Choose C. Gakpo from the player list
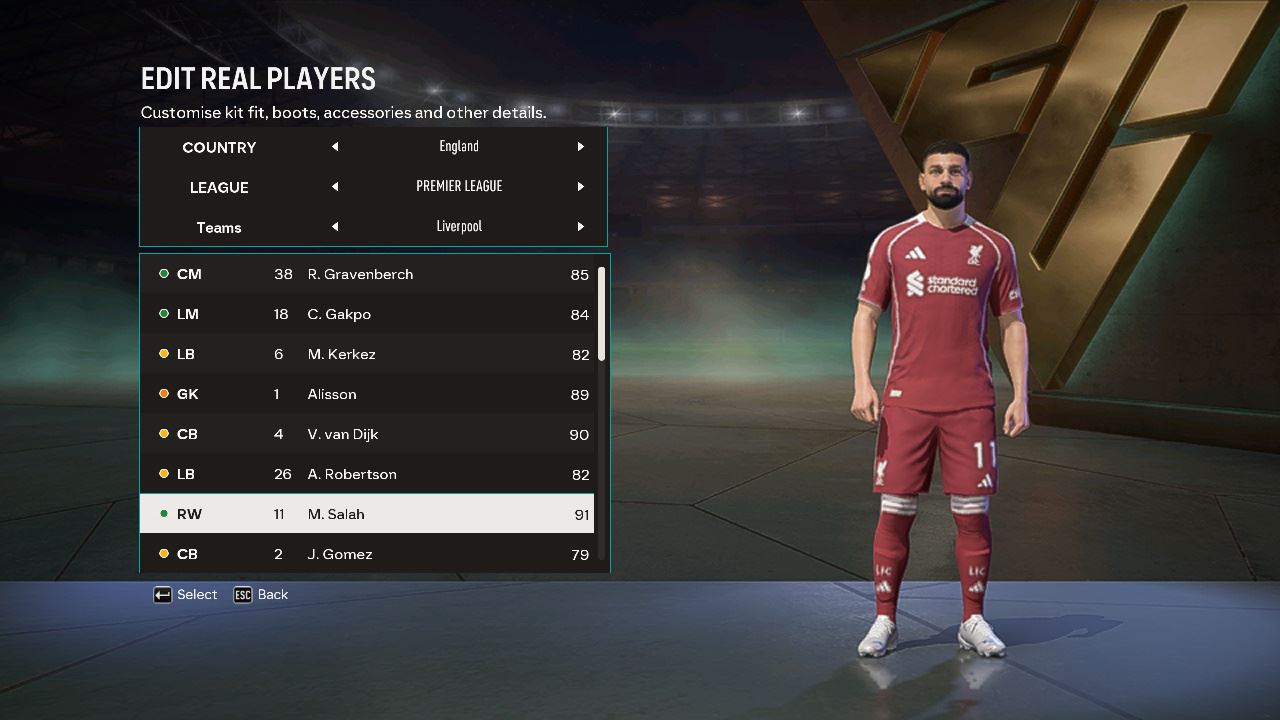 click(366, 314)
